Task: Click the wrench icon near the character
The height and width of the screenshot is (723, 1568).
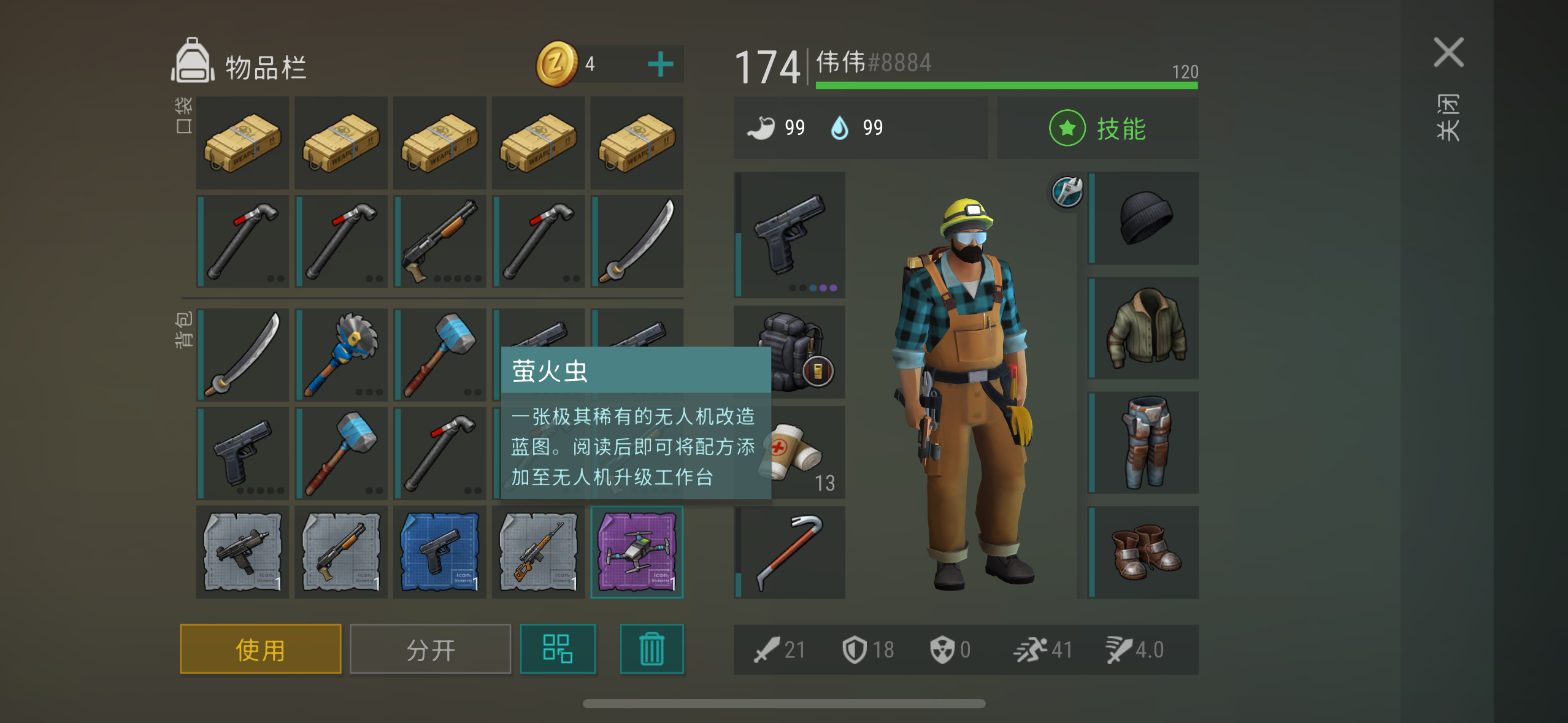Action: [x=1066, y=192]
